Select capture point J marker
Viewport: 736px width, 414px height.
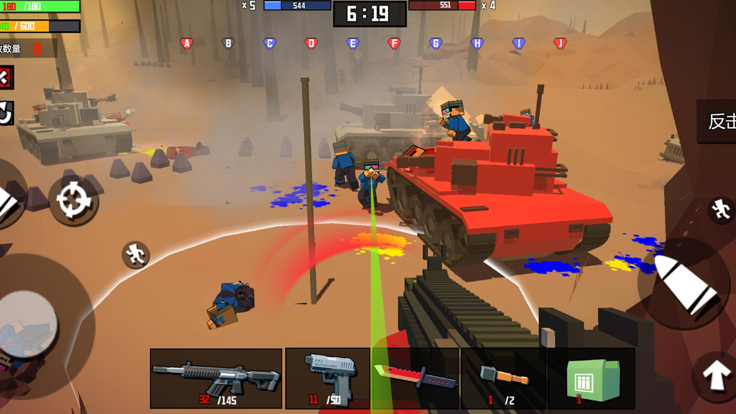pyautogui.click(x=560, y=44)
